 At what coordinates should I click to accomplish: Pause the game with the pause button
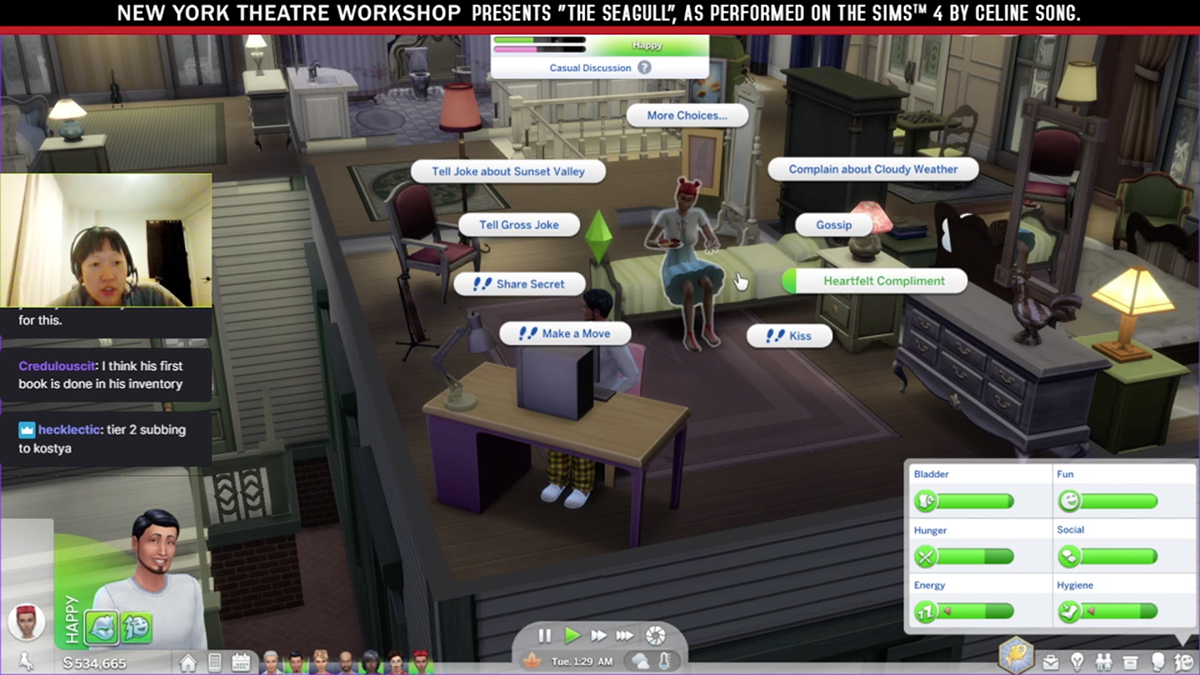545,635
